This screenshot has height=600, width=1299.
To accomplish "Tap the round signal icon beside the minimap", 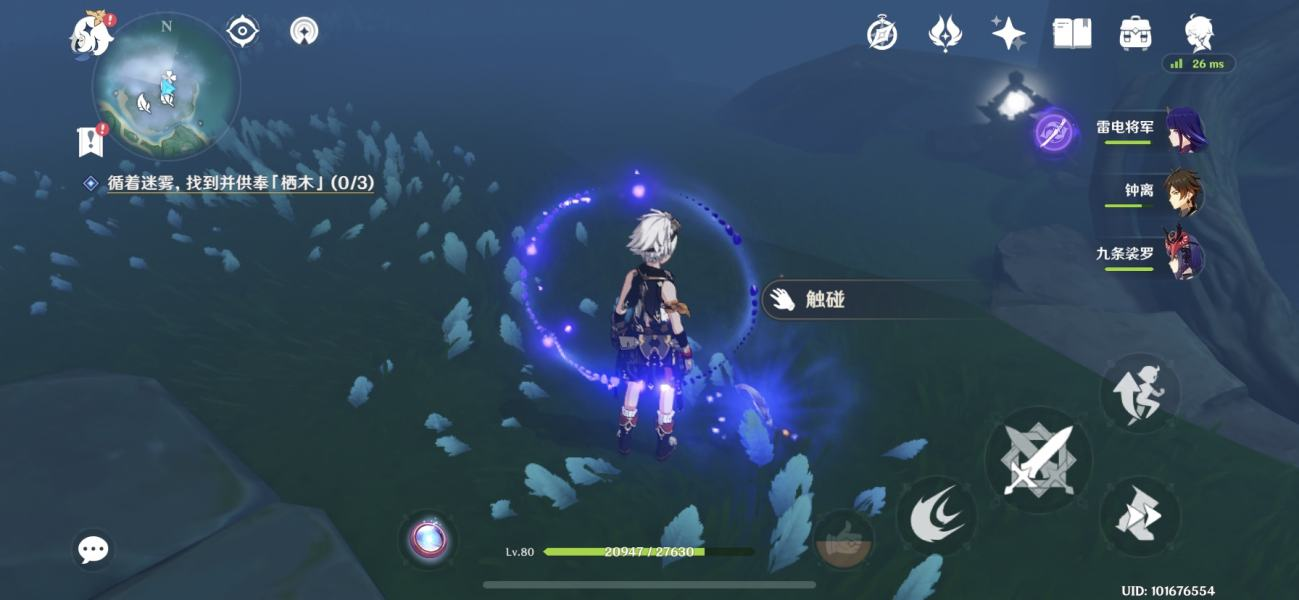I will (x=304, y=31).
